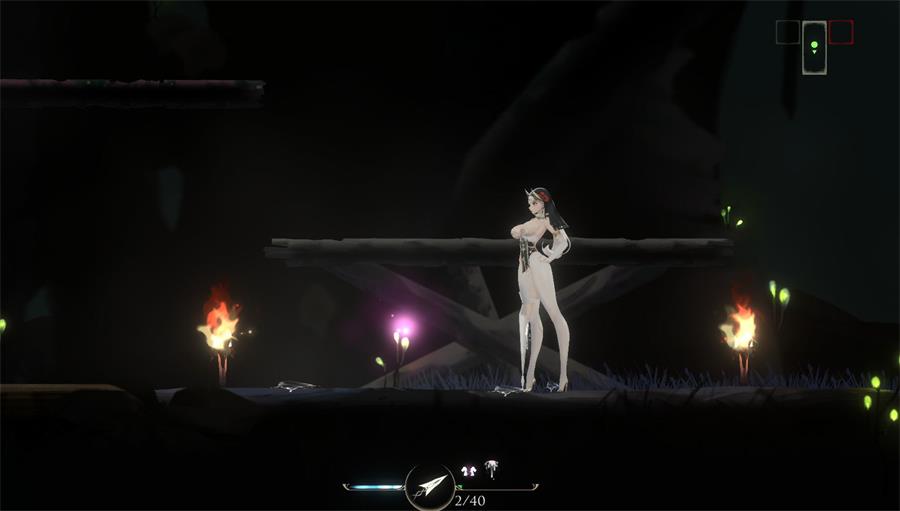The width and height of the screenshot is (900, 511).
Task: Choose the single pale mushroom item icon
Action: [491, 467]
